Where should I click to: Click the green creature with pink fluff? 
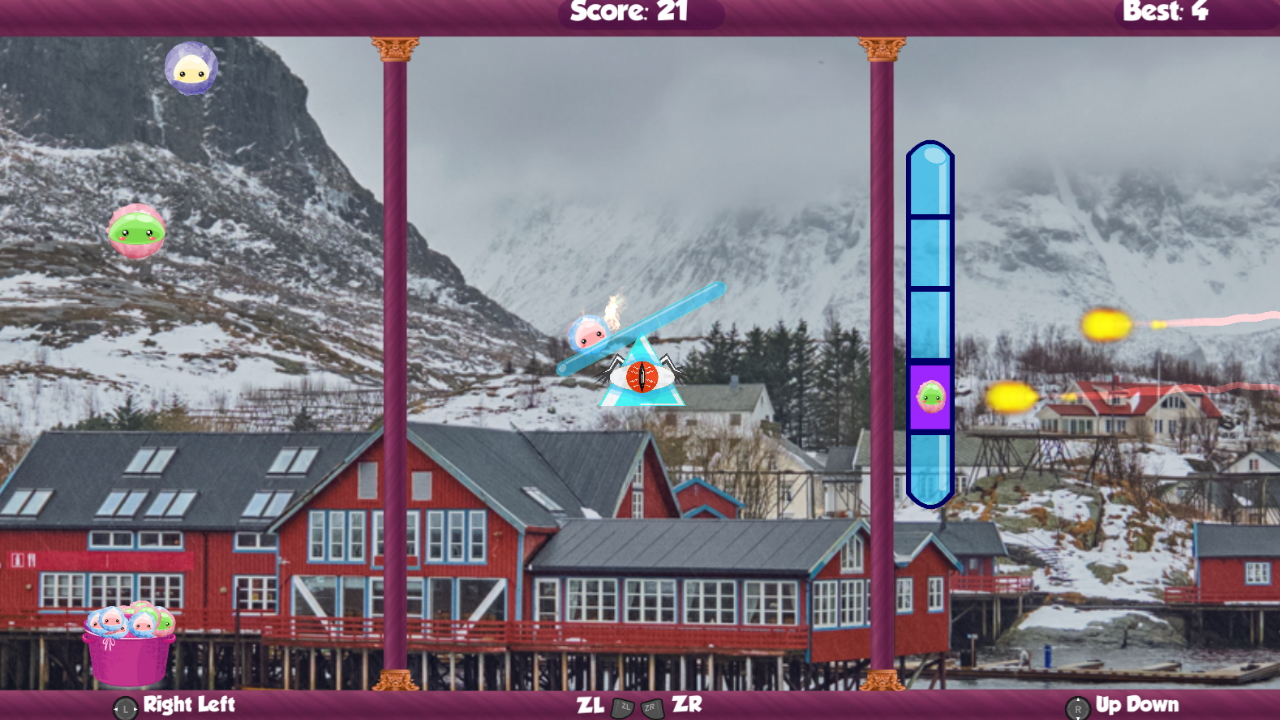coord(135,232)
